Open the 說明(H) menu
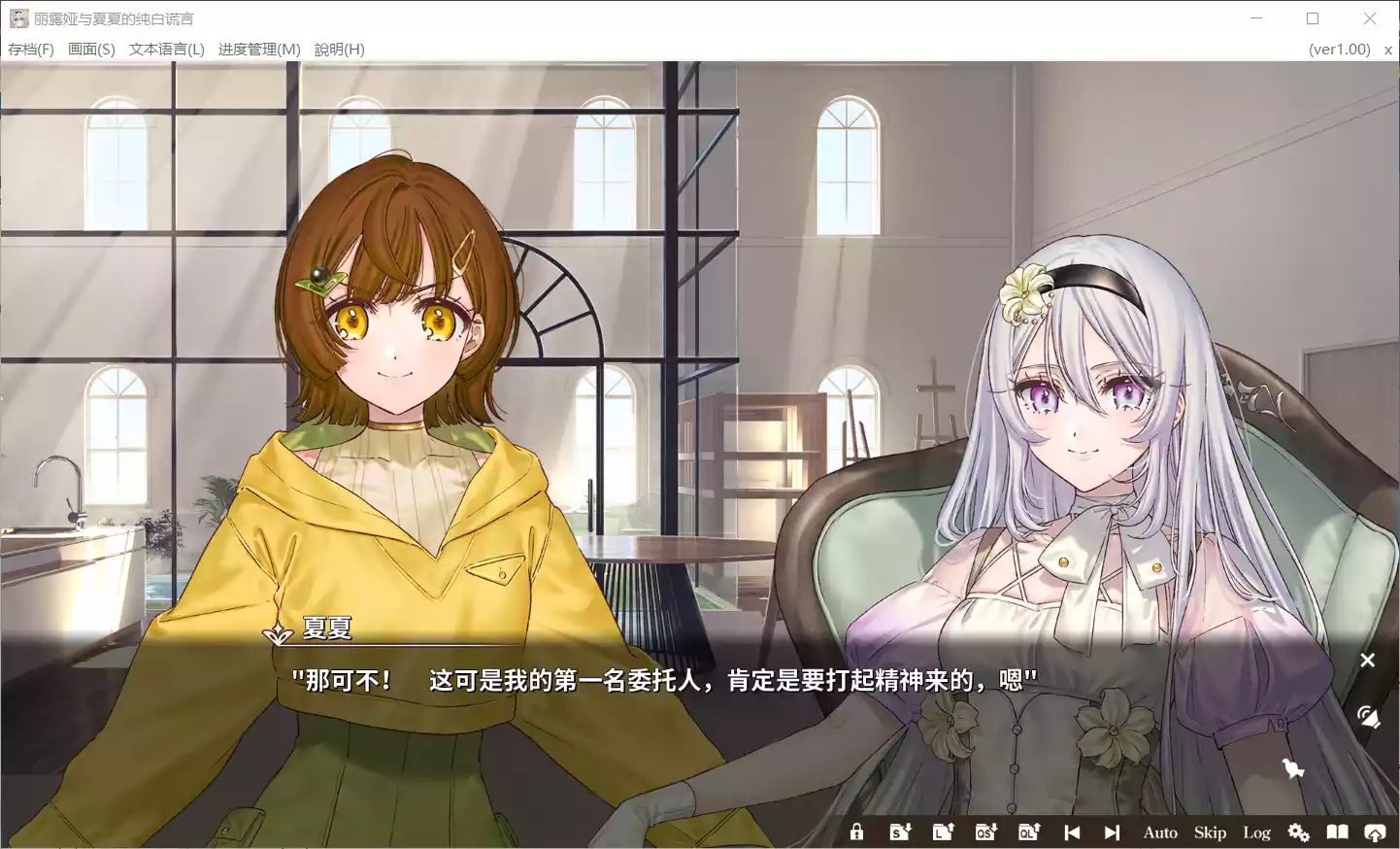Screen dimensions: 1400x849 339,49
